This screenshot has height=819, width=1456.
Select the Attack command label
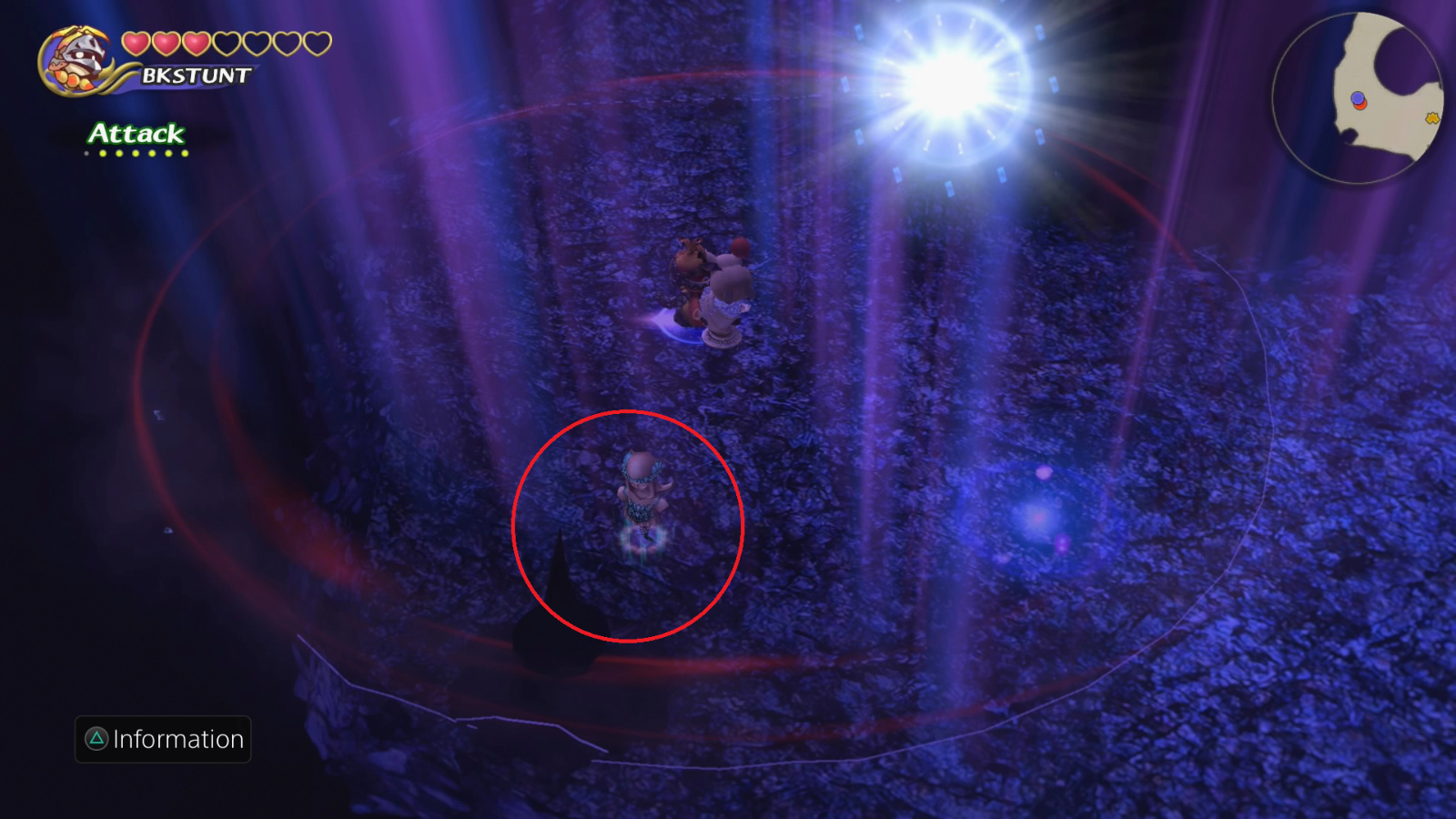tap(135, 135)
